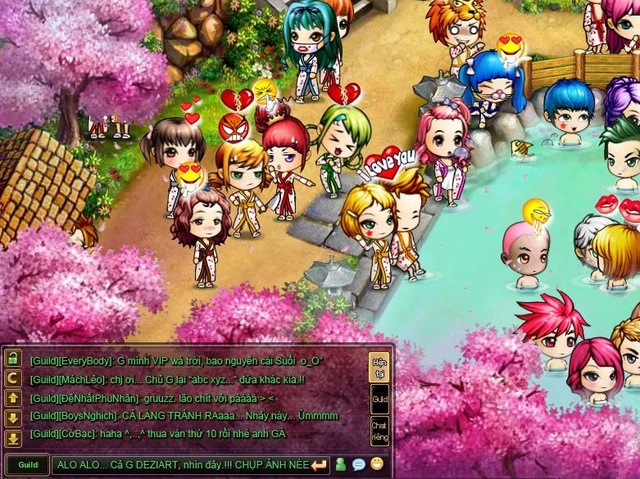The image size is (640, 479).
Task: Switch to the Hiện tại chat tab
Action: (379, 365)
